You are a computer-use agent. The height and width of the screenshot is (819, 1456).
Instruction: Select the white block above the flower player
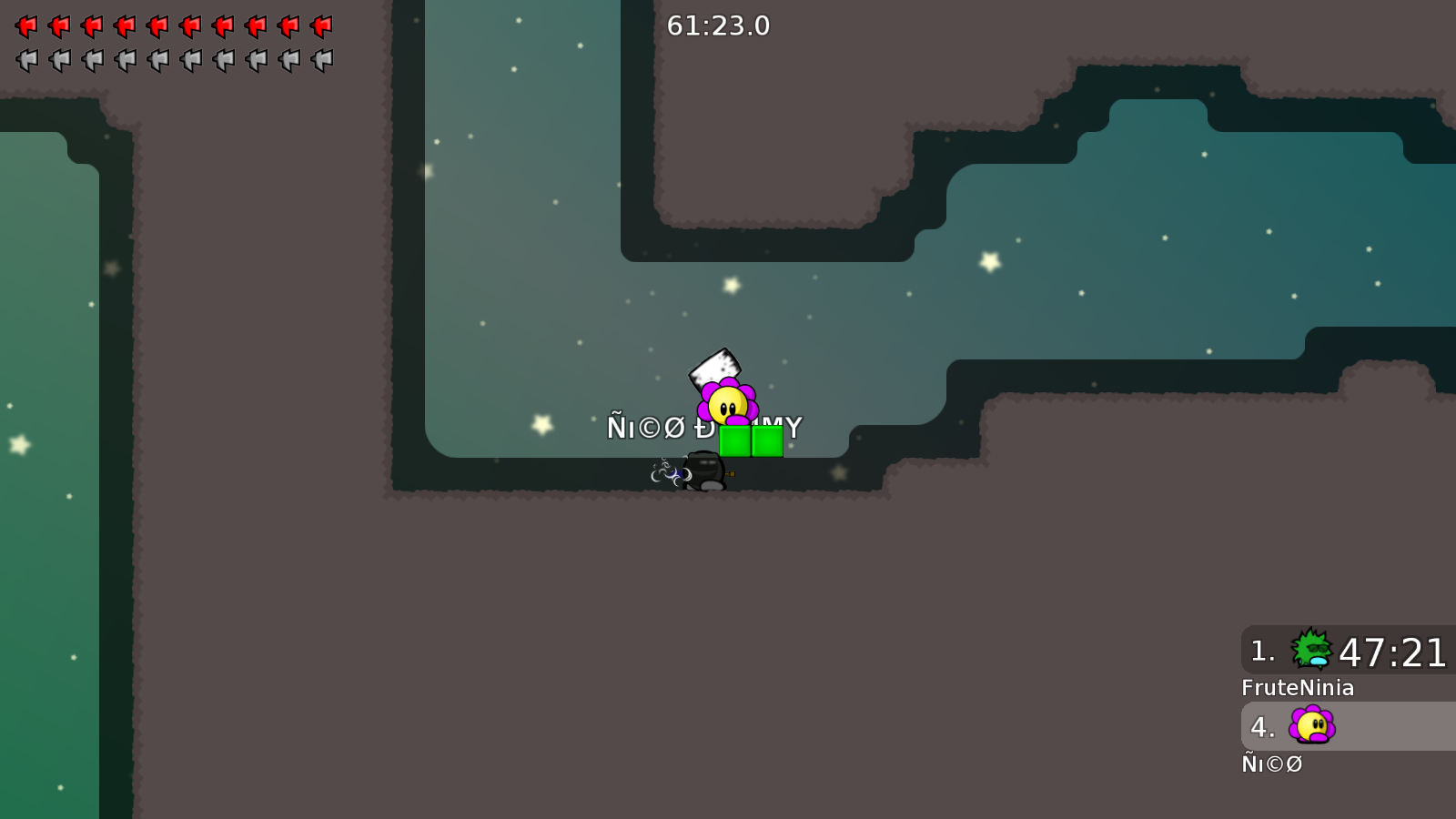(715, 368)
